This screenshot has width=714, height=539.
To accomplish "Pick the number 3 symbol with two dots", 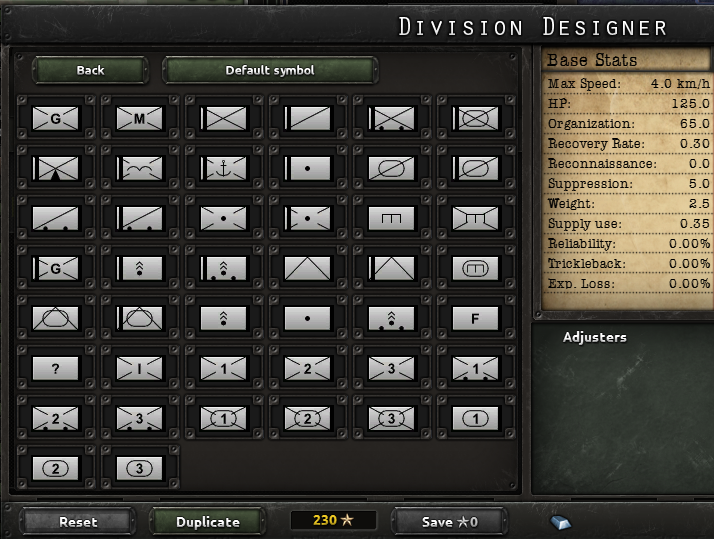I will 139,418.
